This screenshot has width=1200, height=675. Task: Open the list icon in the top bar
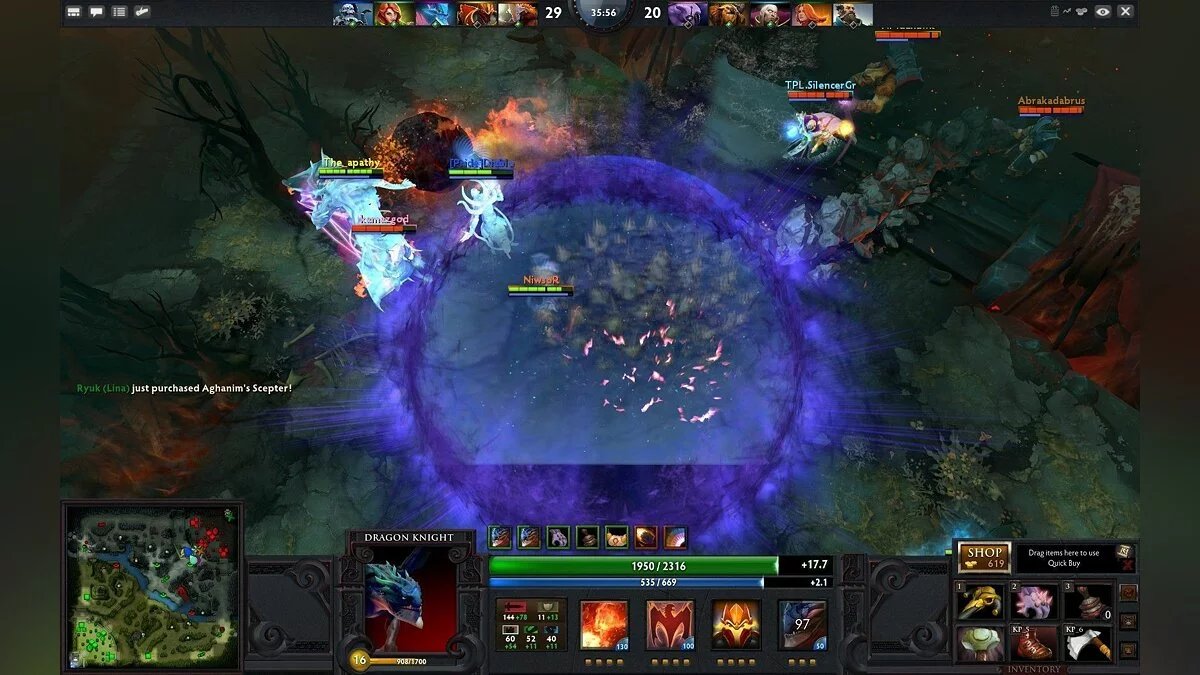coord(119,12)
